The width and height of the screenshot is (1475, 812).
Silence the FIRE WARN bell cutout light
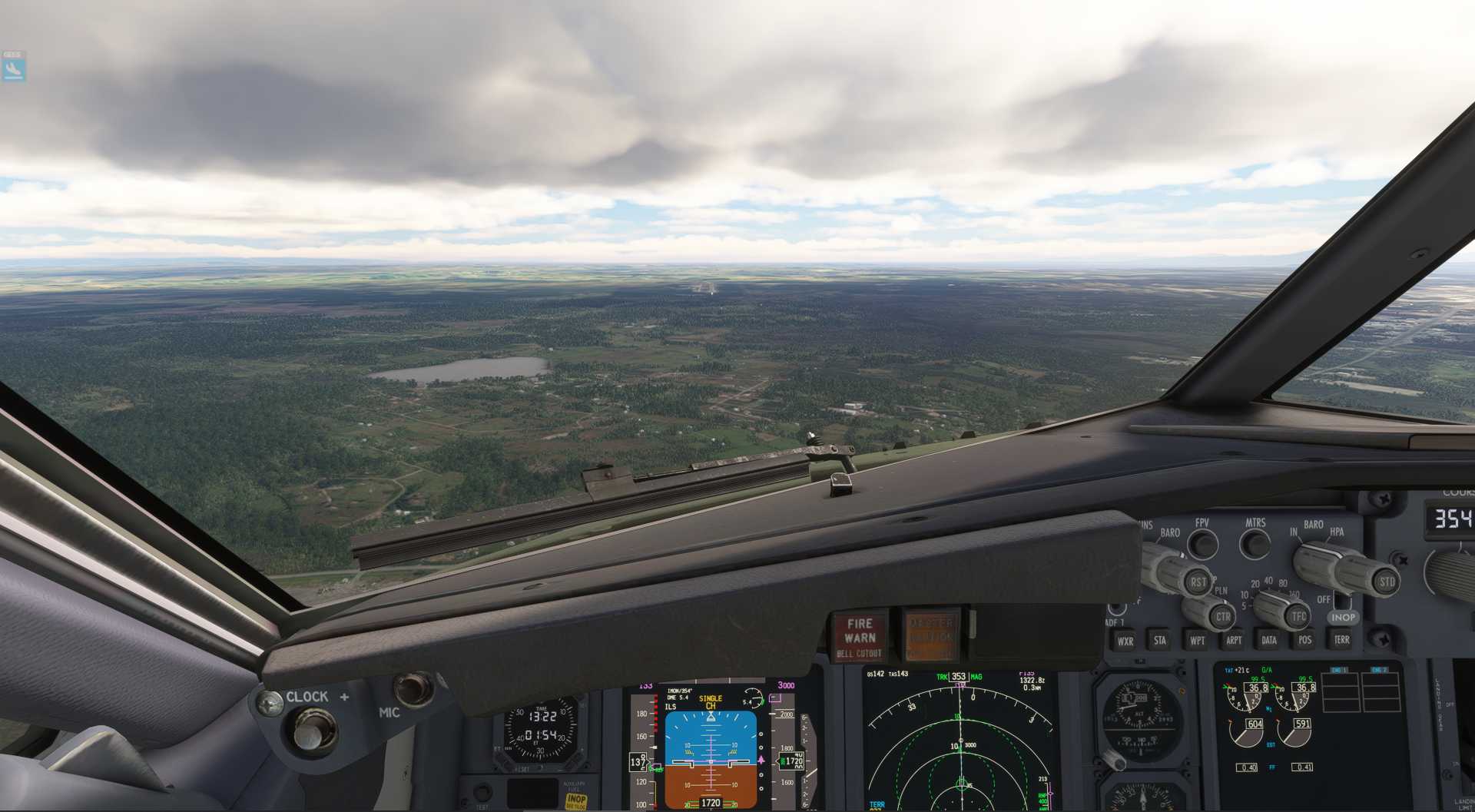[860, 637]
